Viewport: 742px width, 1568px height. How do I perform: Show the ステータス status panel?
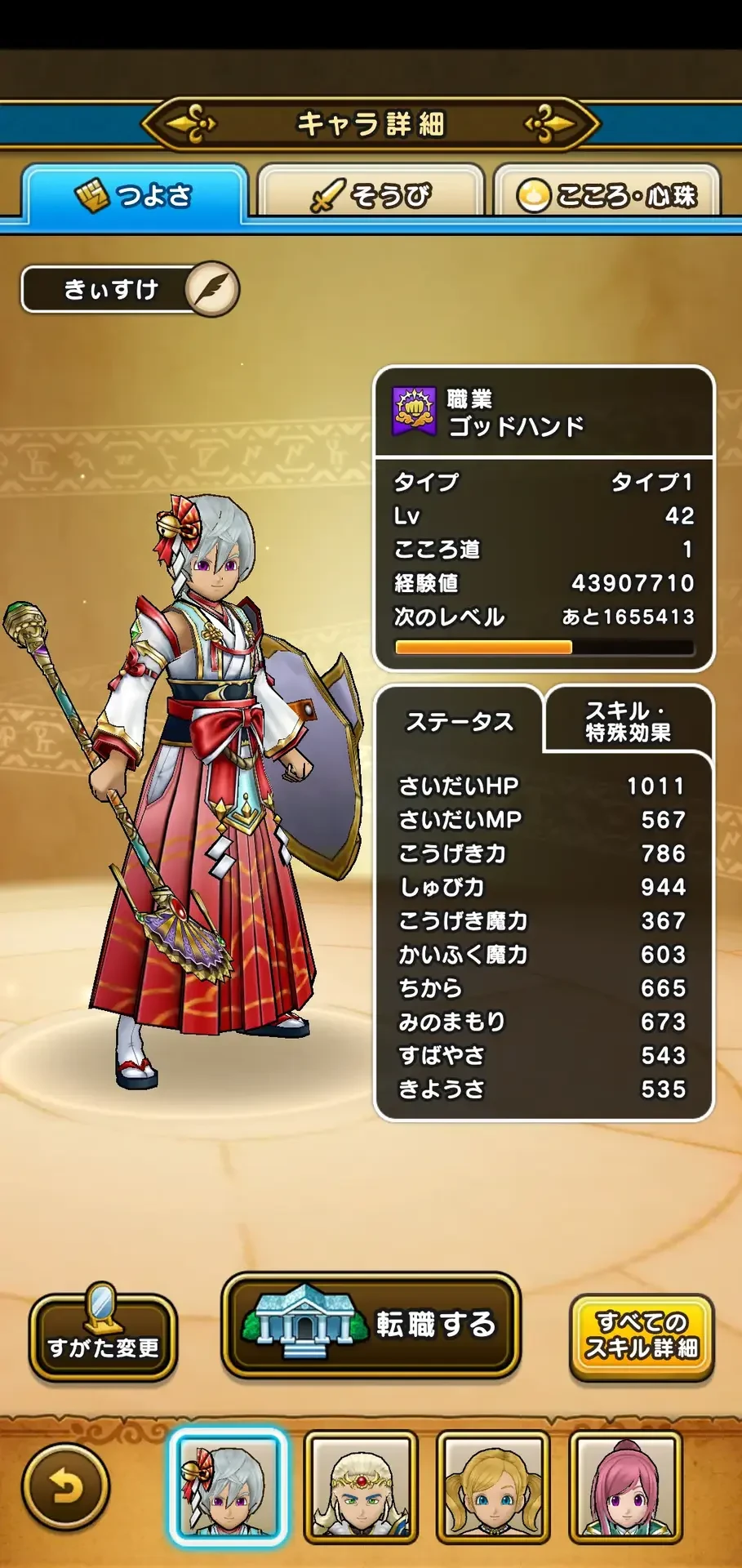point(460,722)
